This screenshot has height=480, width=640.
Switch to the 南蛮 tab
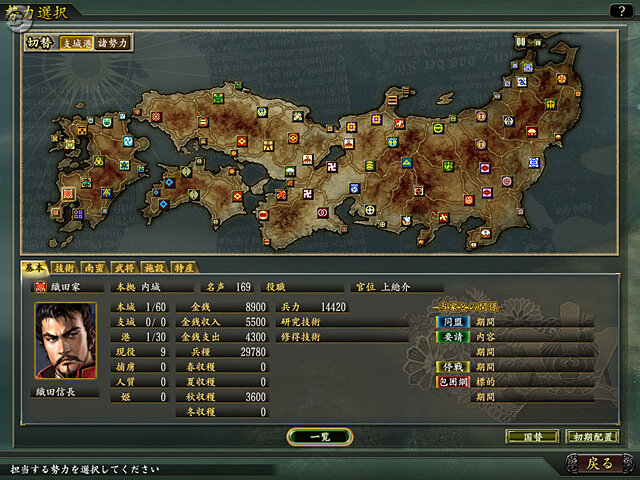(x=93, y=268)
